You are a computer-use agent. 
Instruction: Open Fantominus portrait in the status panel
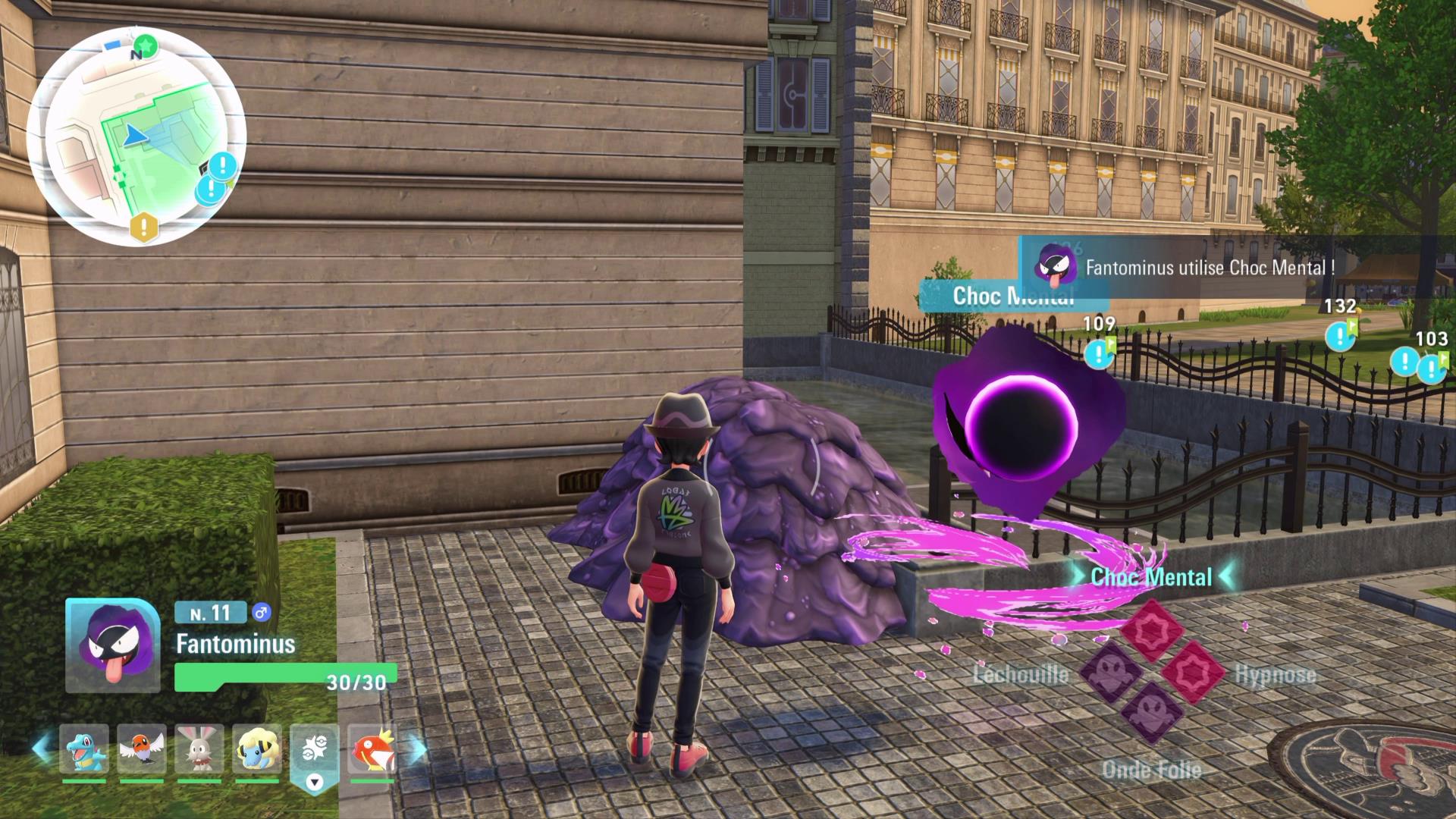coord(113,645)
